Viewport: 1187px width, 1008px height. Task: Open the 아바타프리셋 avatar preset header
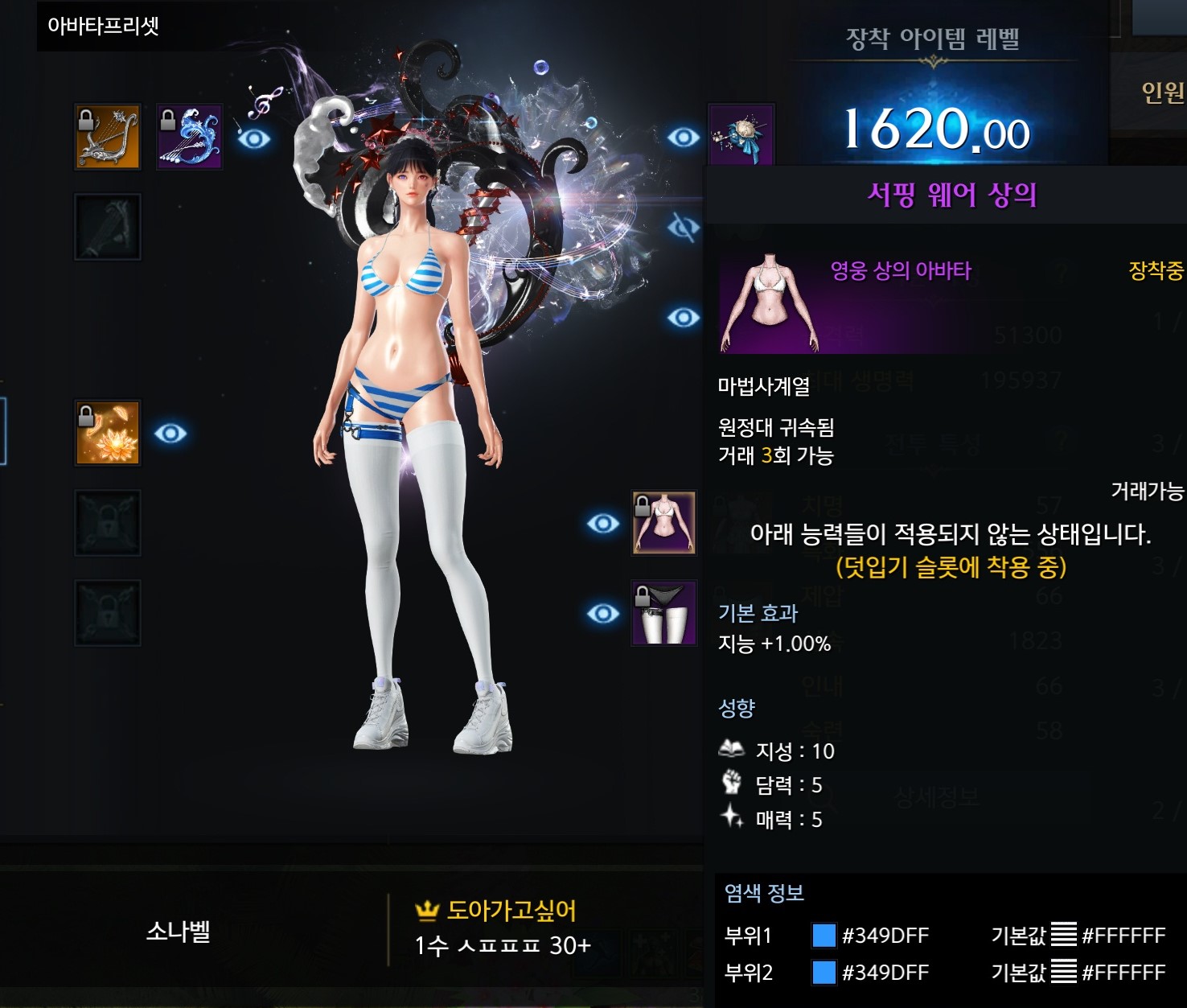coord(103,26)
